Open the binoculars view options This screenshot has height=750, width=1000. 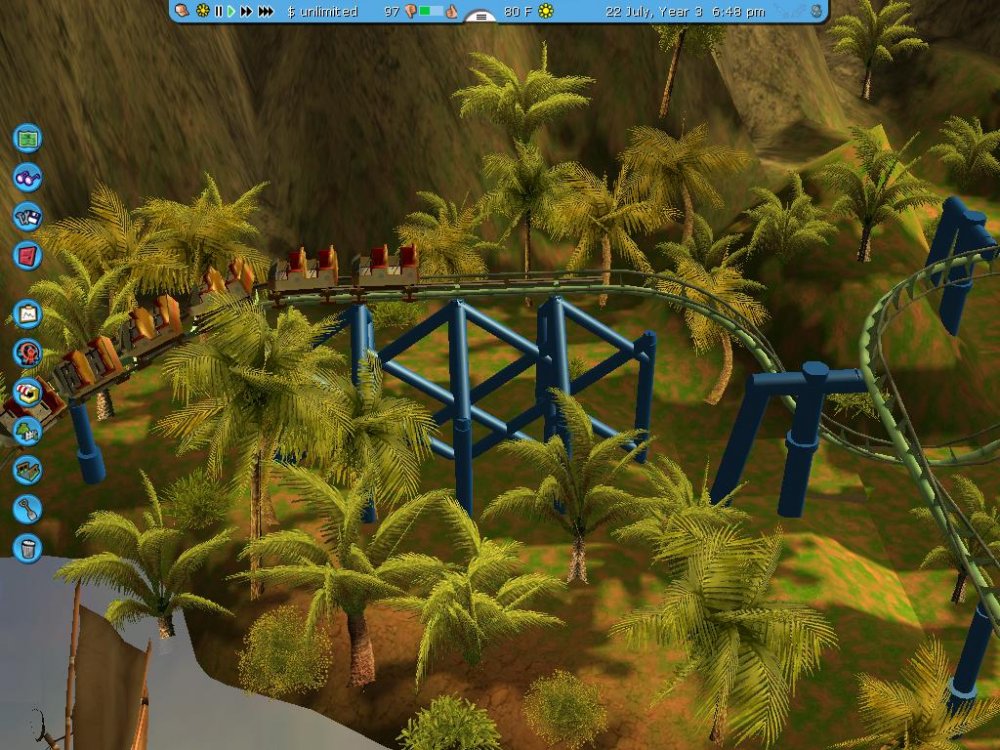tap(27, 177)
